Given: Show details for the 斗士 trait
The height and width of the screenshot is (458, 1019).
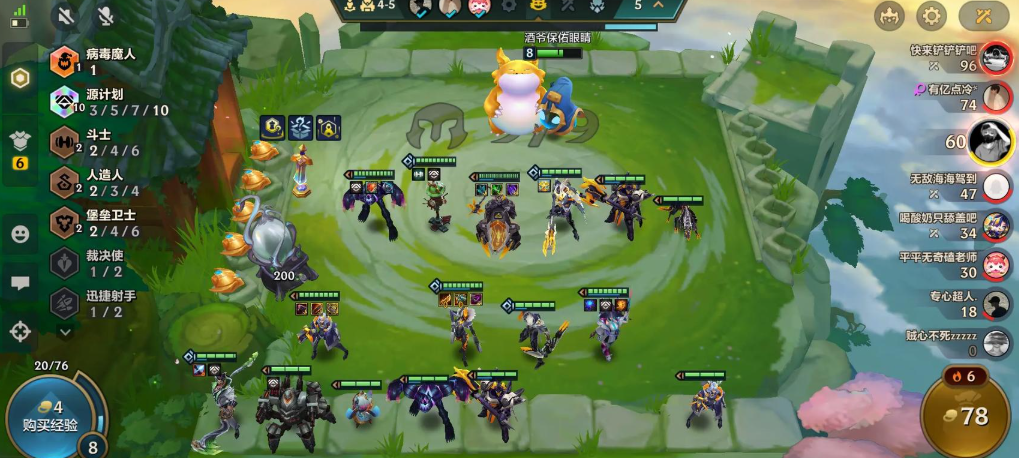Looking at the screenshot, I should point(65,141).
